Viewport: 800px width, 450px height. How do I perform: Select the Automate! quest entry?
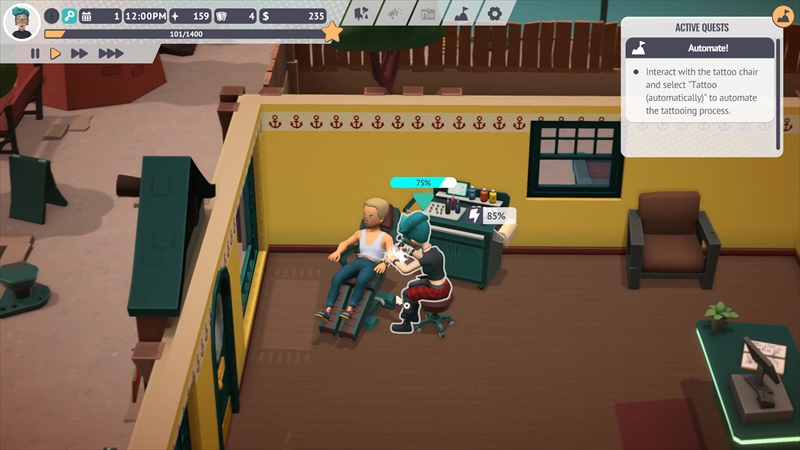coord(700,48)
